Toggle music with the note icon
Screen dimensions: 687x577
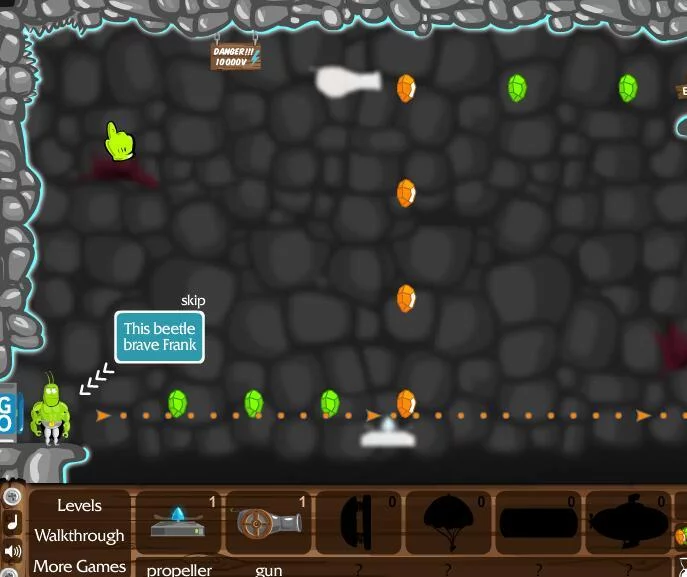click(13, 523)
